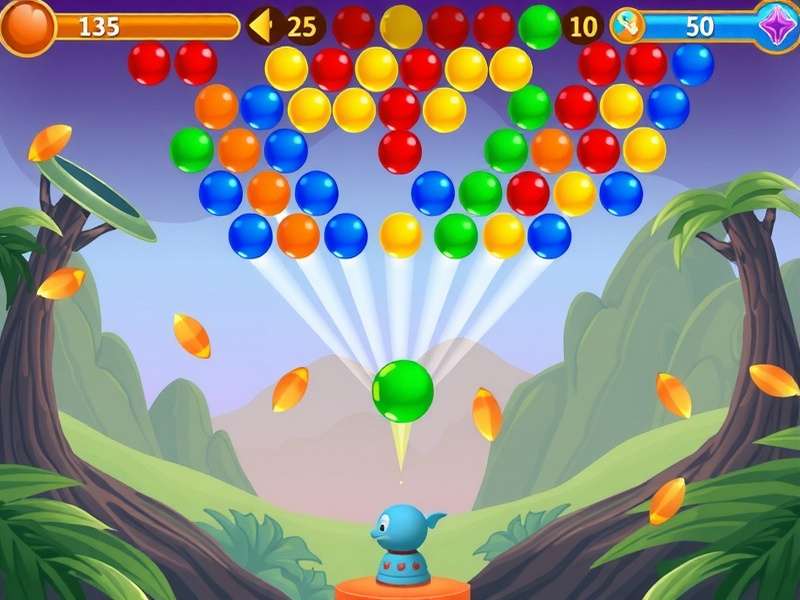Select the large green bubble loaded in launcher

click(403, 391)
